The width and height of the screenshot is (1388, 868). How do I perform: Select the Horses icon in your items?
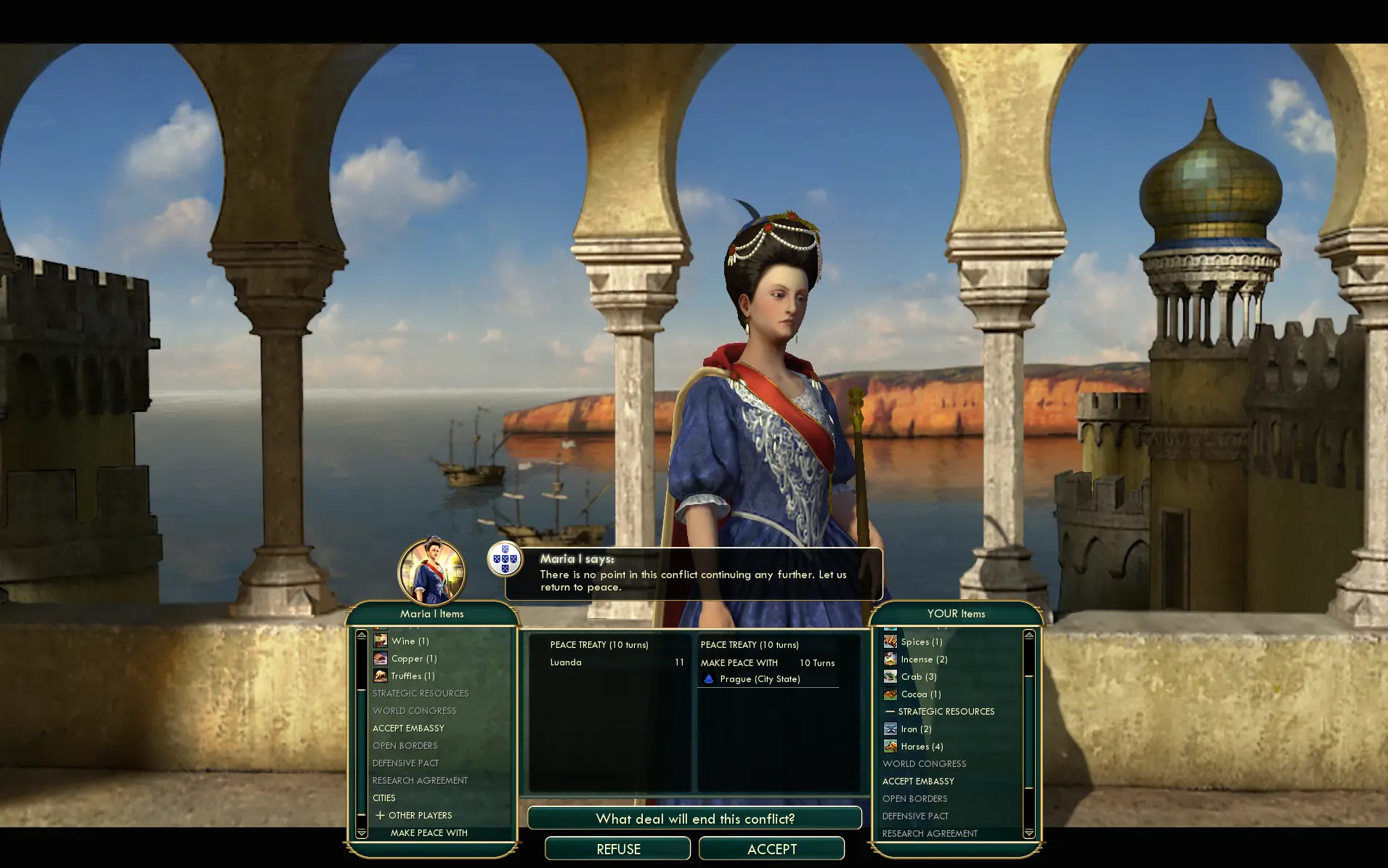click(x=890, y=746)
